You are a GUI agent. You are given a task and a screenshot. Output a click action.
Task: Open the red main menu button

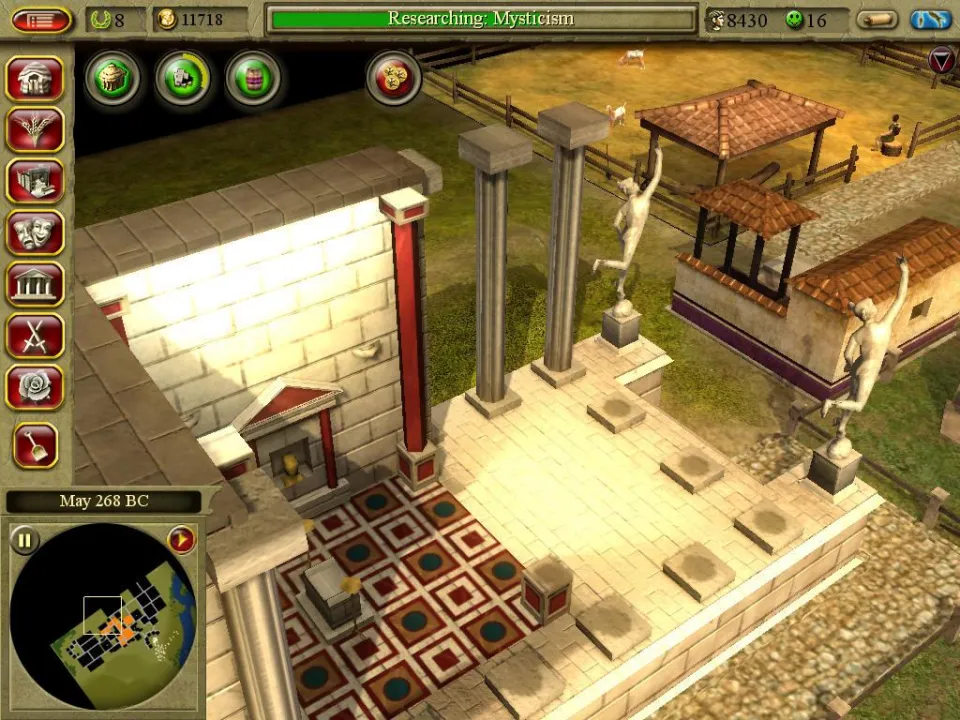[x=41, y=20]
